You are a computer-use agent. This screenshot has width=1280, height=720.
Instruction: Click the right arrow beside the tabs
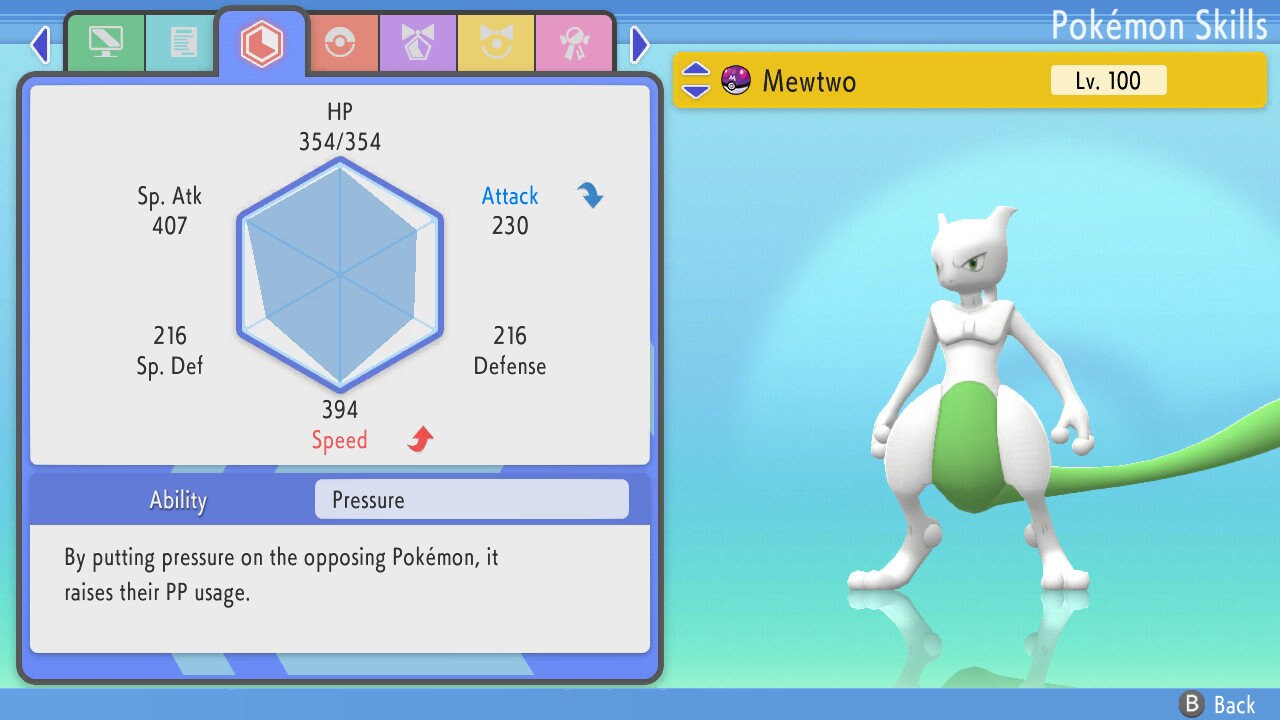point(640,44)
